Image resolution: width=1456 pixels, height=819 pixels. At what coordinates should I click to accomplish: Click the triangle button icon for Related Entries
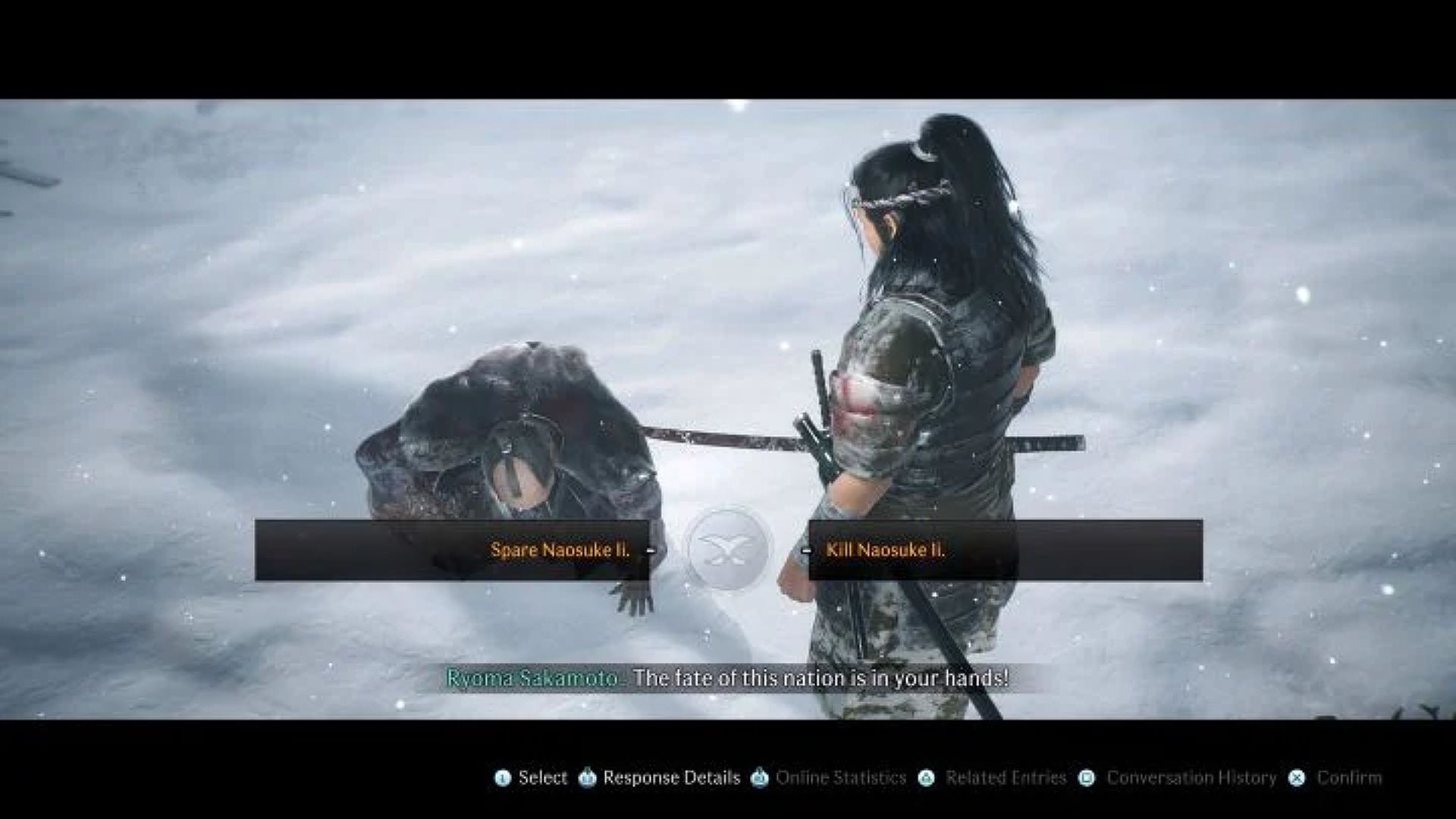tap(925, 777)
